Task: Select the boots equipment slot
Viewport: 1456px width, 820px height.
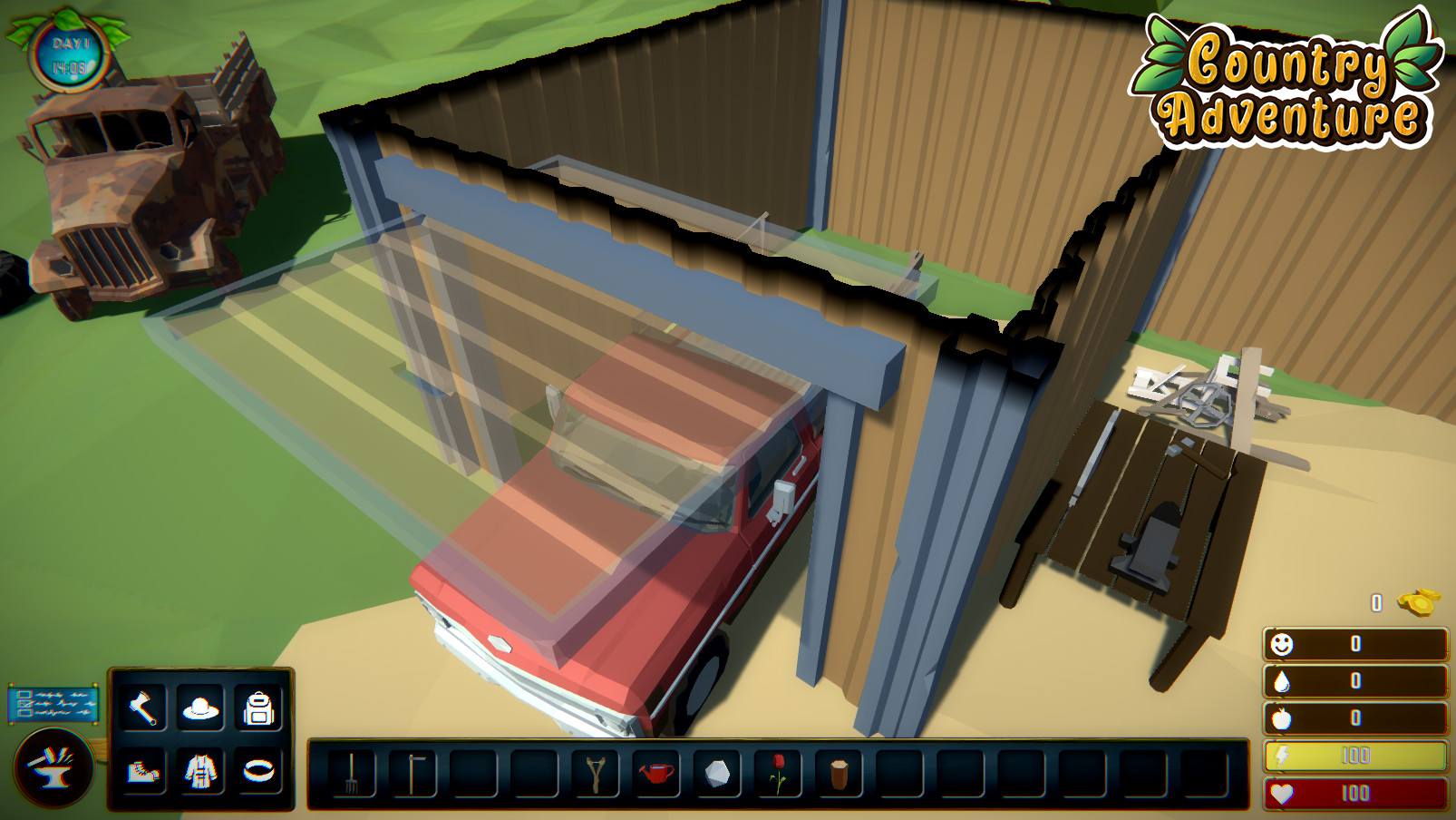Action: pos(141,771)
